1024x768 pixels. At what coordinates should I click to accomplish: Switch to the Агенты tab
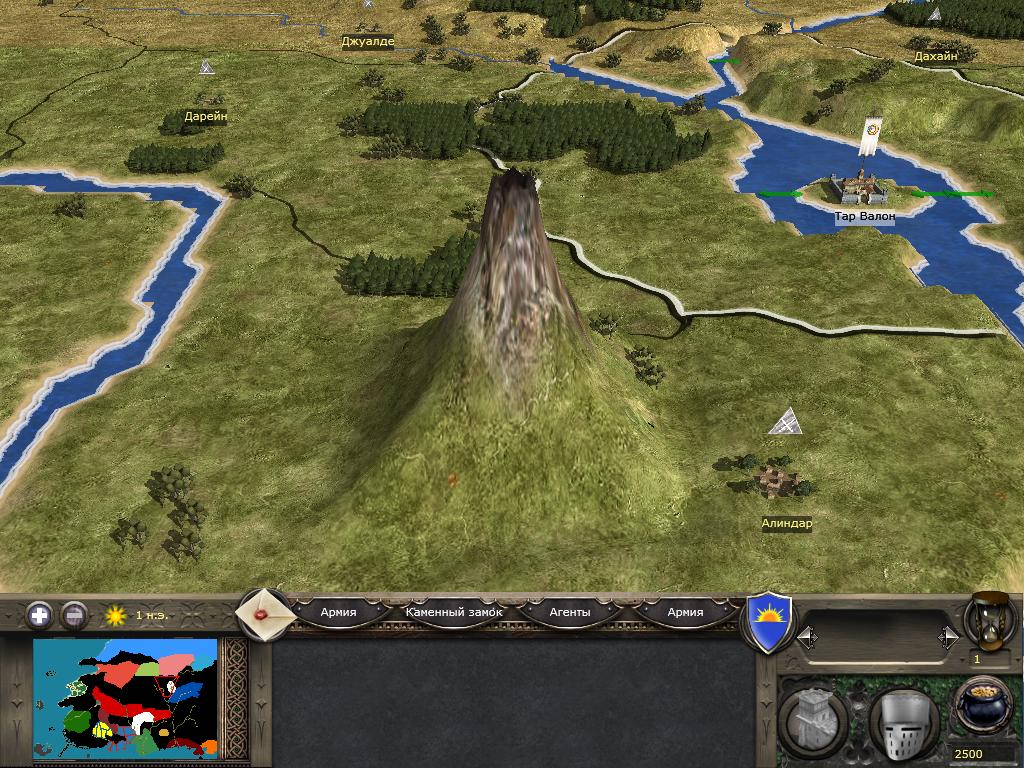coord(570,612)
